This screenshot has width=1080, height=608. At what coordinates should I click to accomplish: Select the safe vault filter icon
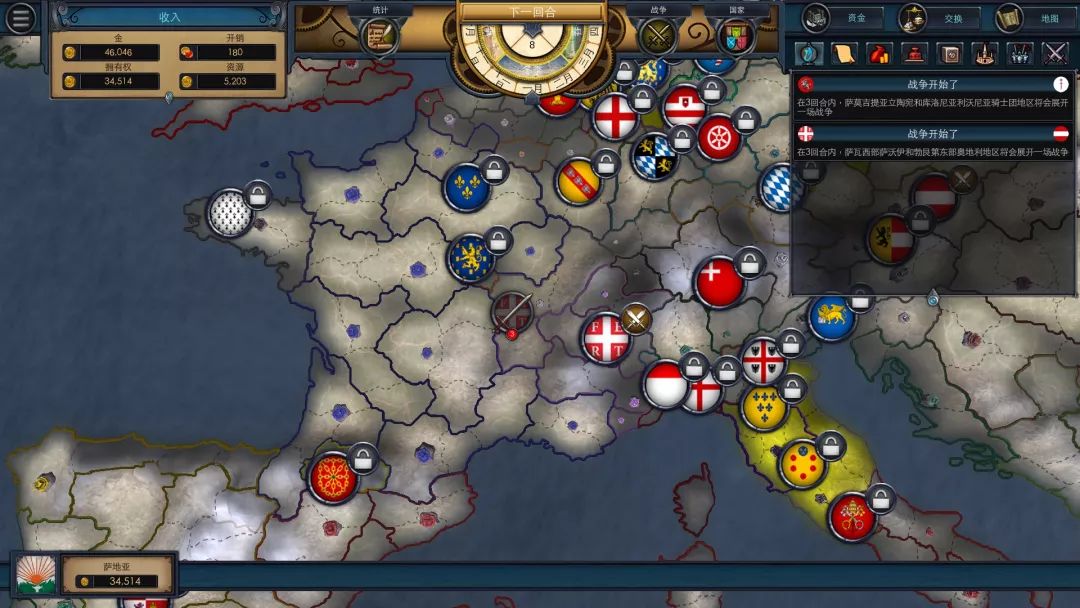click(949, 53)
